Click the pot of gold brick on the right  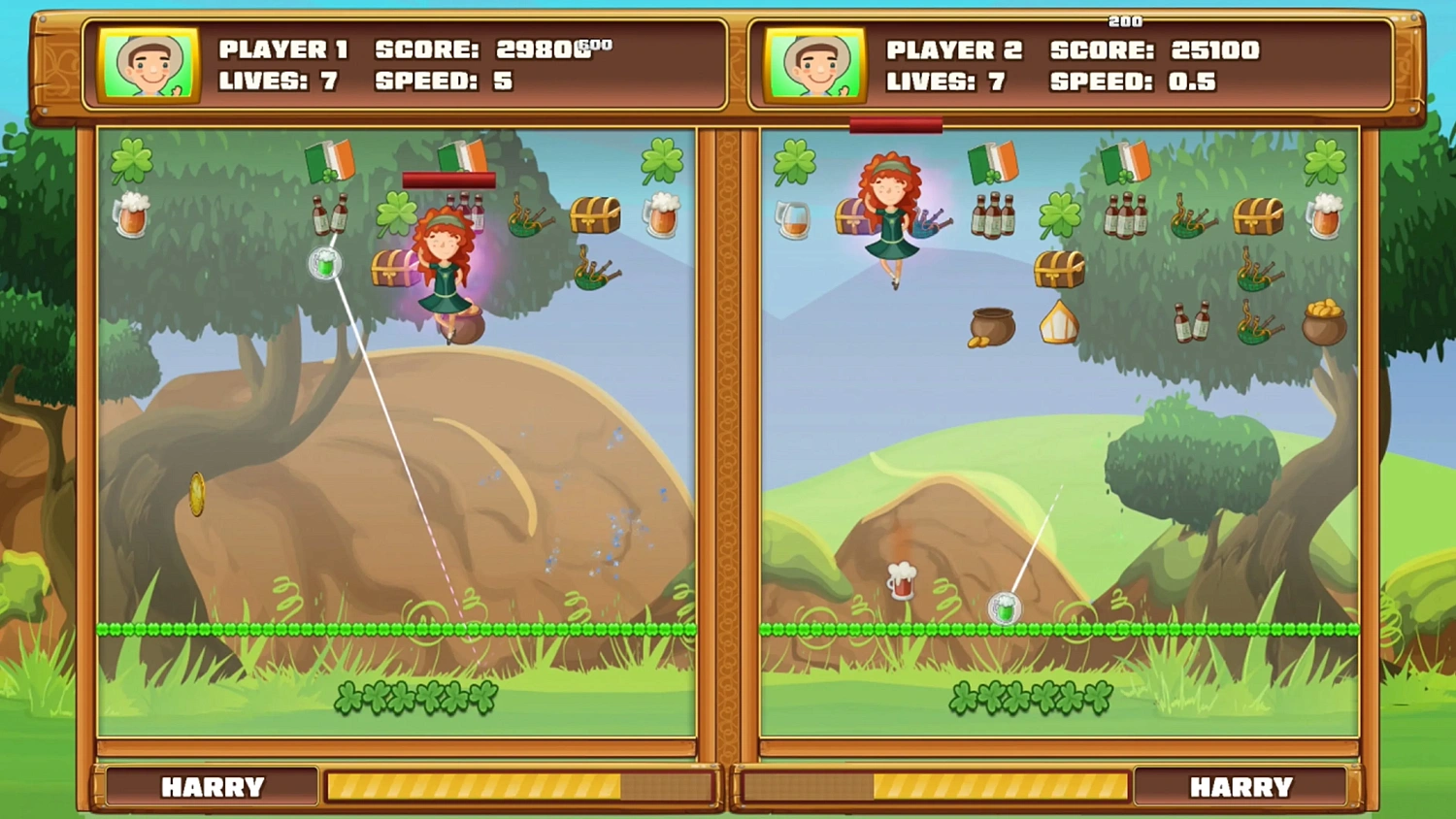1323,327
